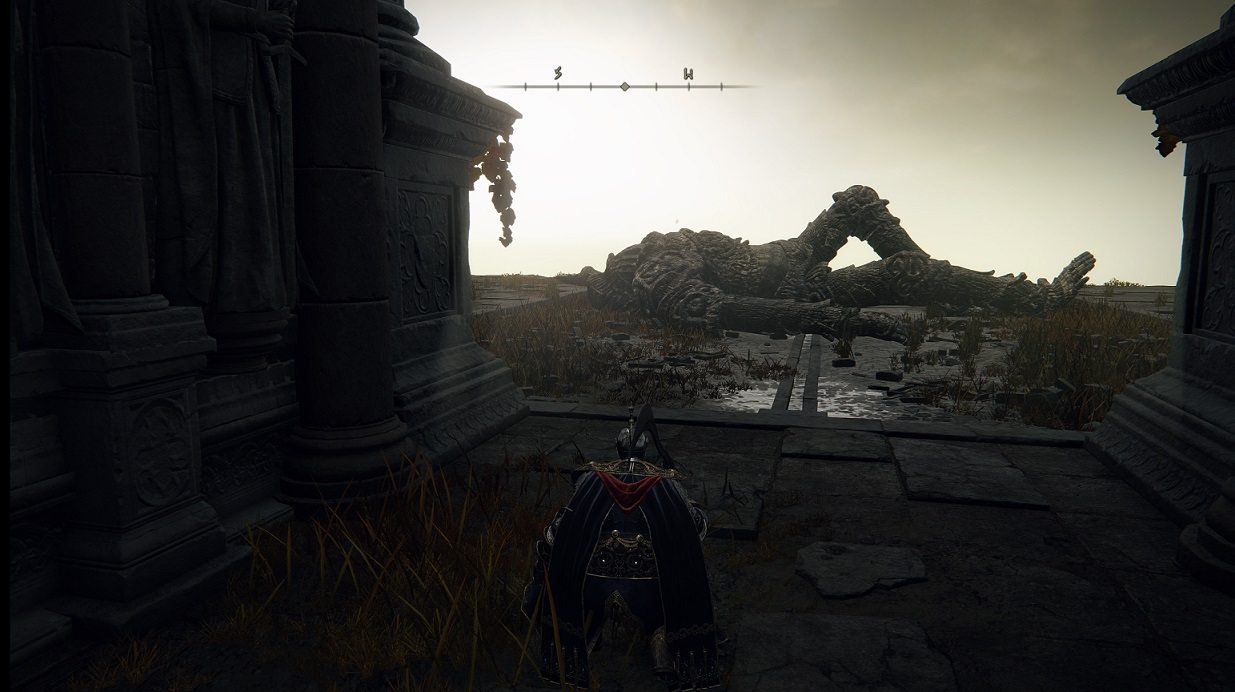Screen dimensions: 1235x692
Task: Click the compass bar showing S and W
Action: coord(623,86)
